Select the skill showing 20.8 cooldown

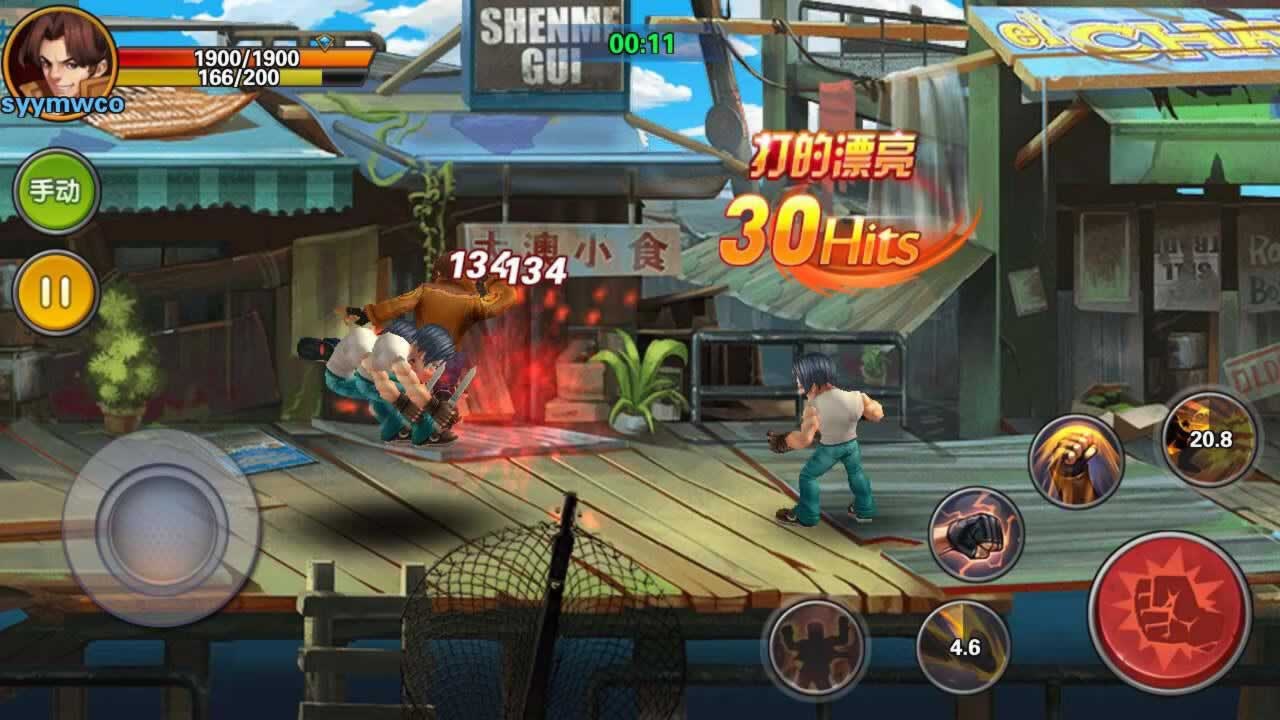click(x=1210, y=438)
